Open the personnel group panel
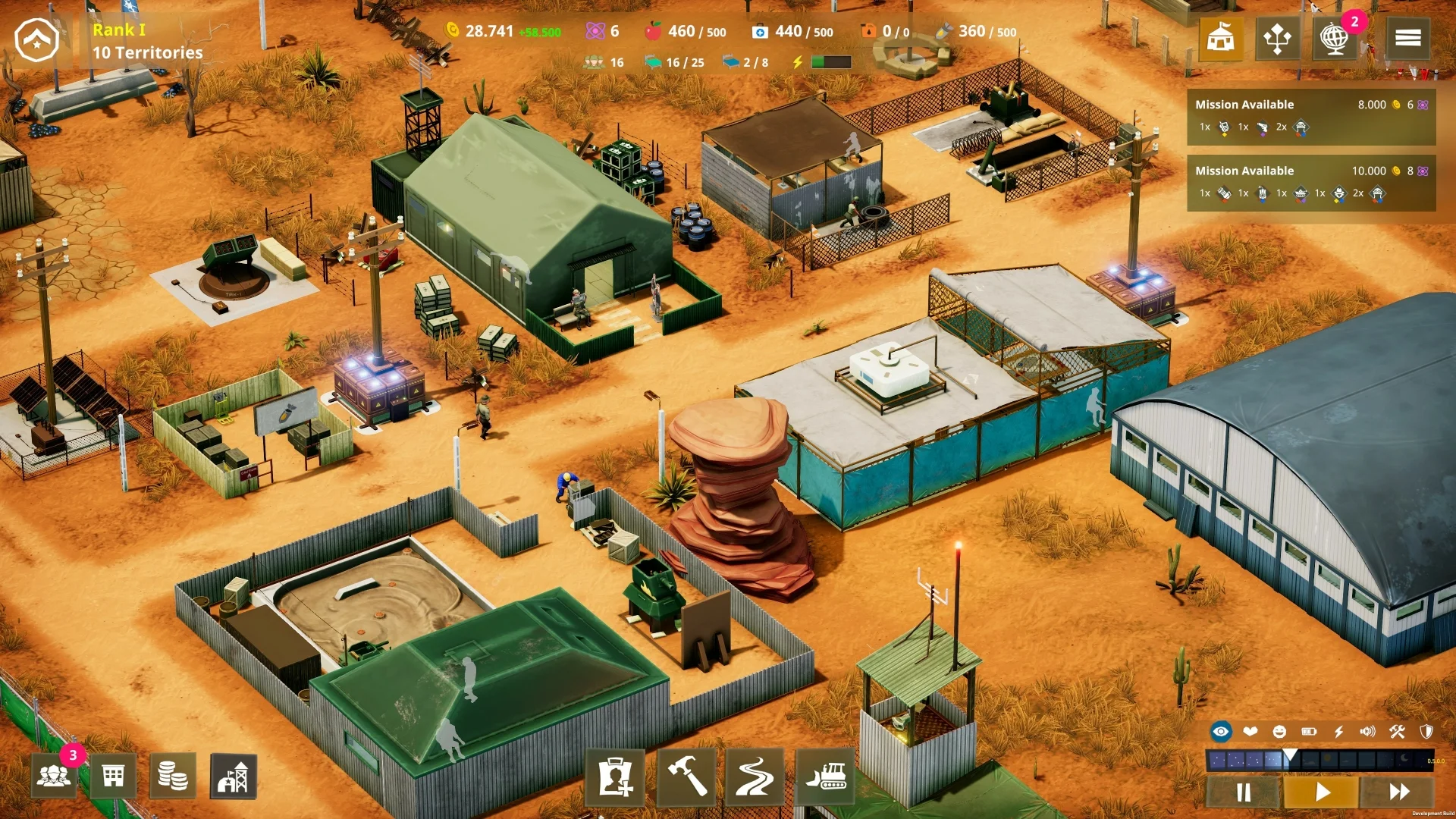Screen dimensions: 1456x819 (x=53, y=776)
